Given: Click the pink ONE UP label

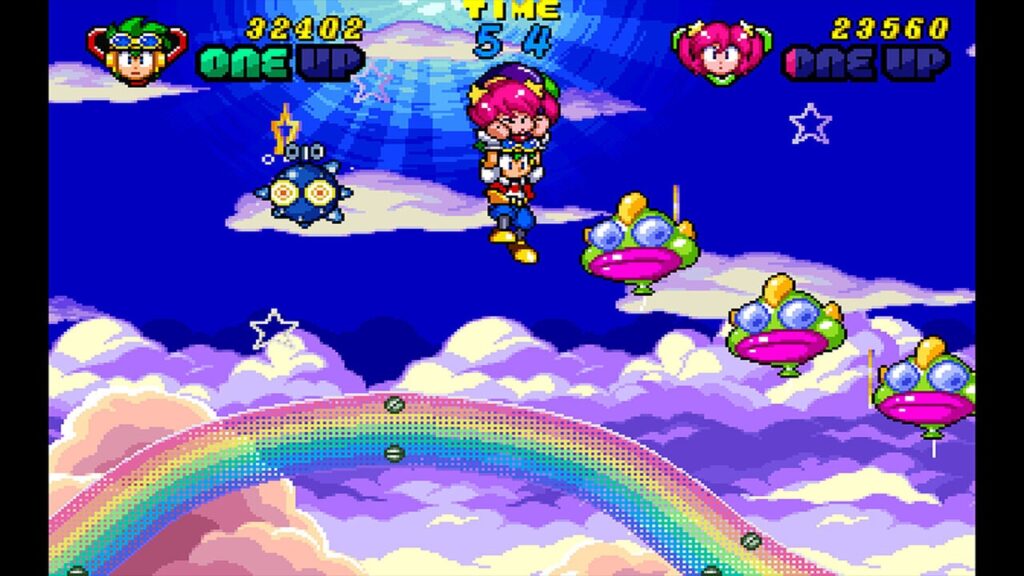Looking at the screenshot, I should tap(866, 63).
